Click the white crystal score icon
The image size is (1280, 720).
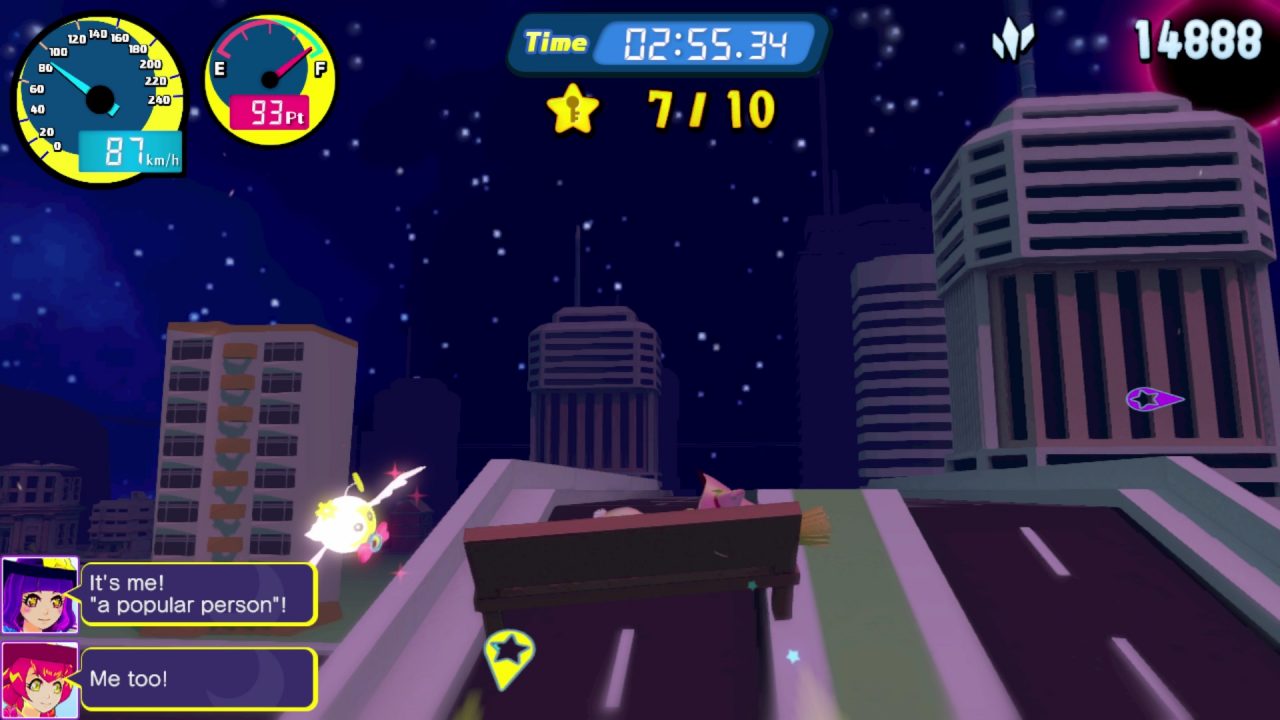click(1012, 40)
